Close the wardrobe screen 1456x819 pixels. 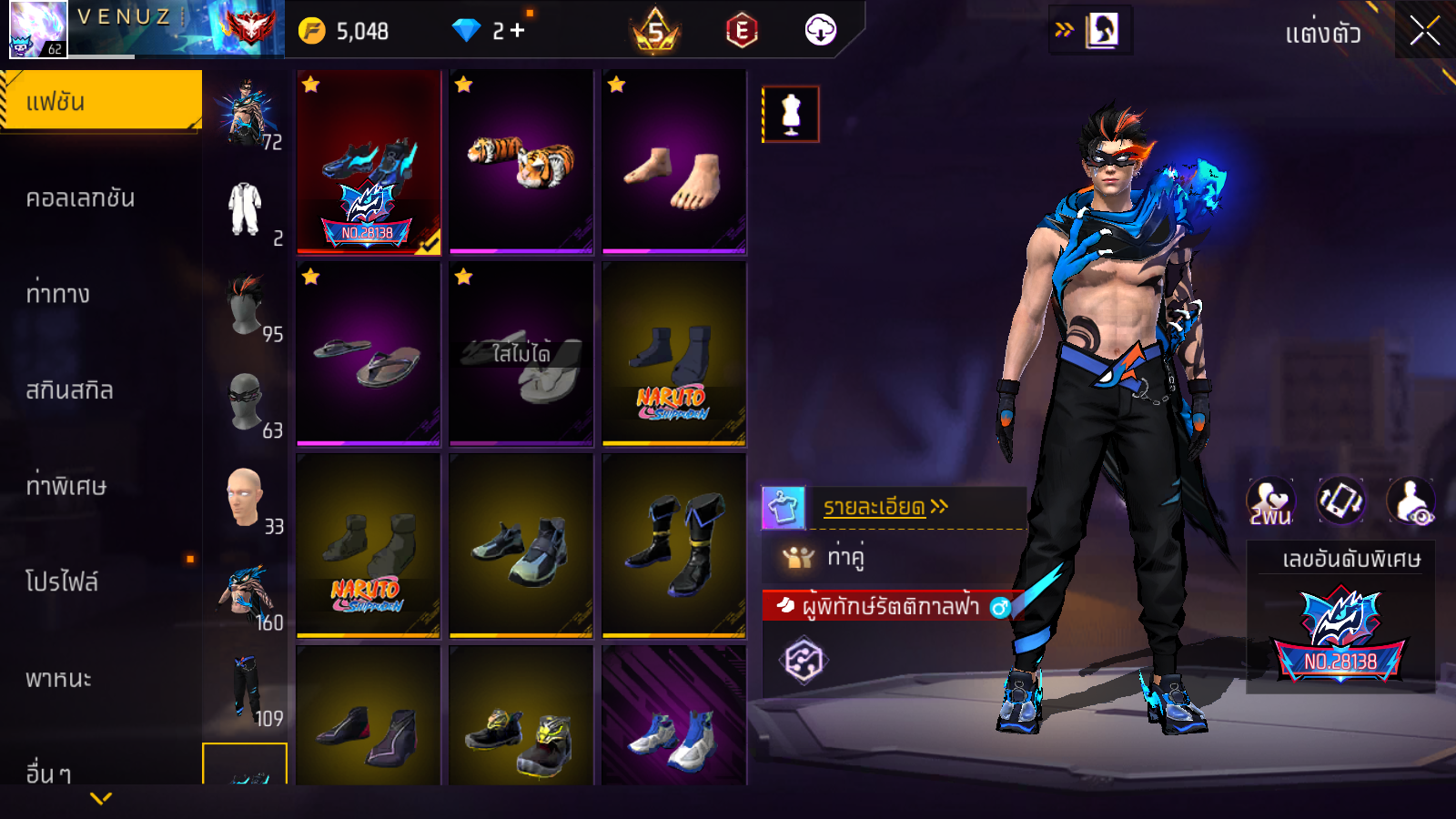pyautogui.click(x=1424, y=32)
